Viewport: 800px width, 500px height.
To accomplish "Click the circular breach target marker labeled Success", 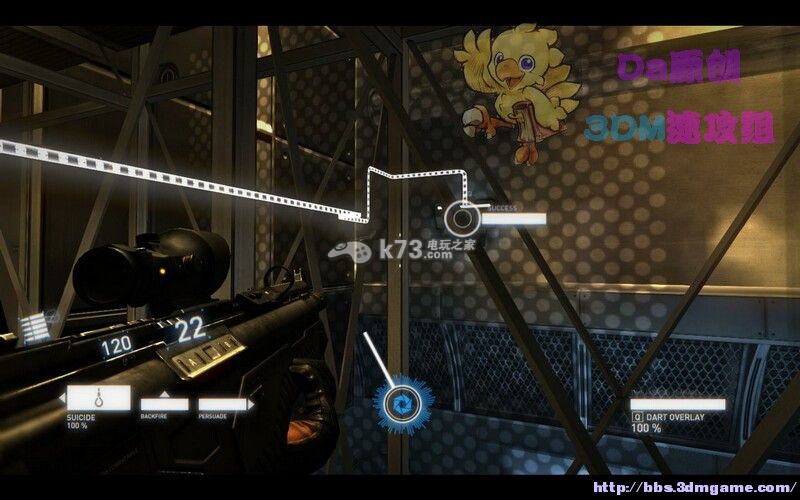I will [x=462, y=216].
